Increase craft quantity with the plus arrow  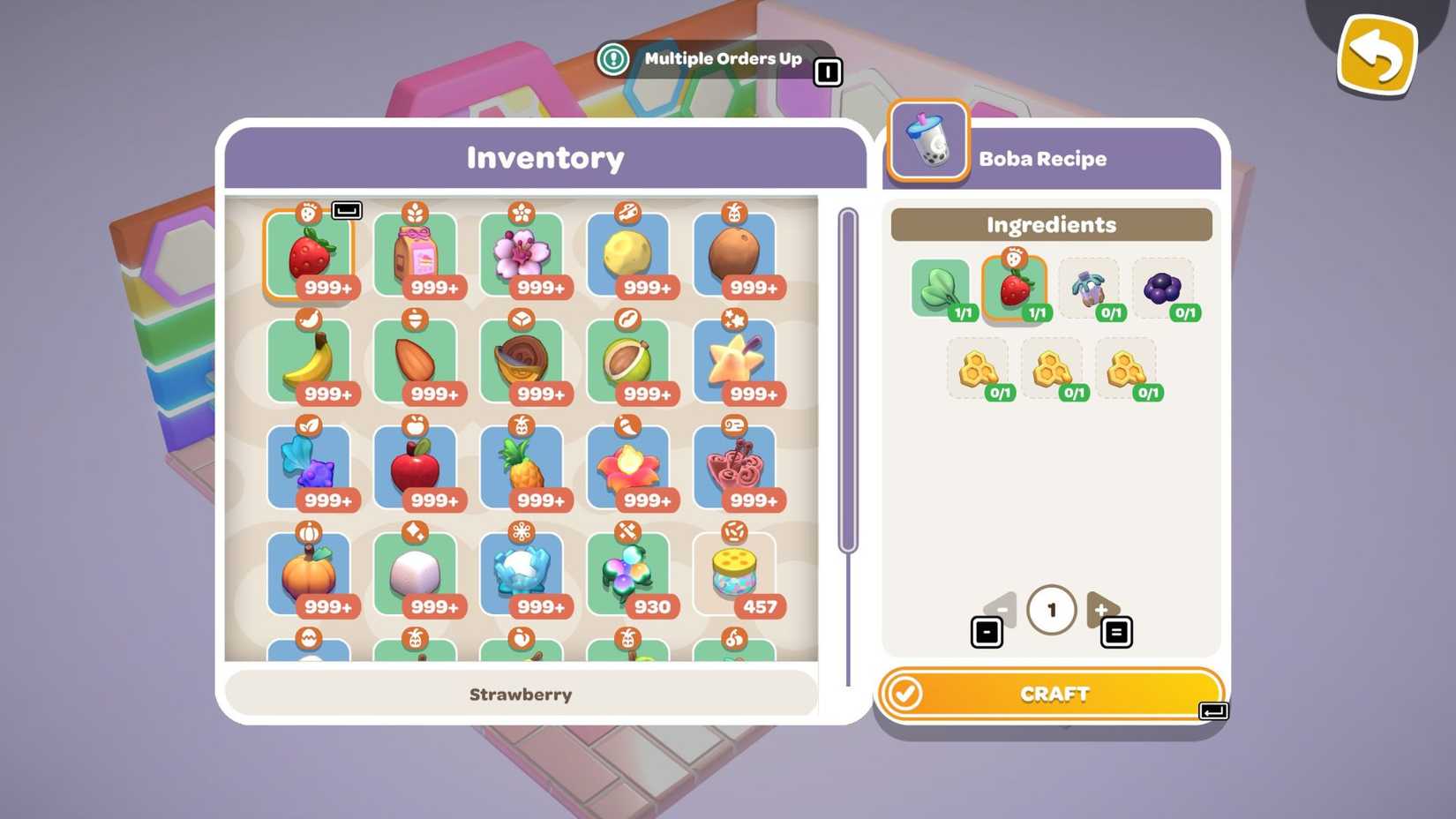(1102, 609)
